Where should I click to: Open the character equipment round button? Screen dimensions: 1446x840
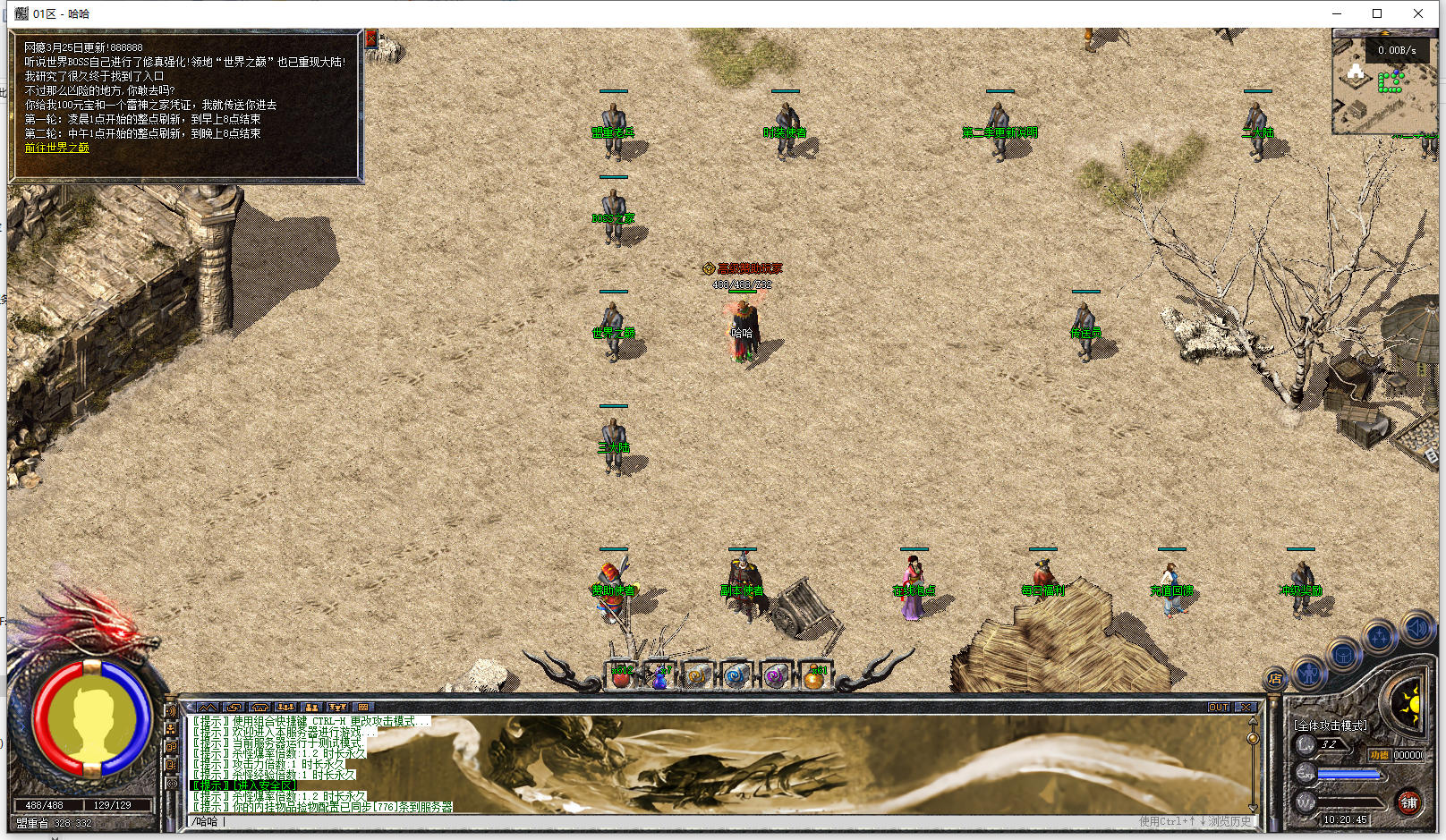pyautogui.click(x=1310, y=673)
